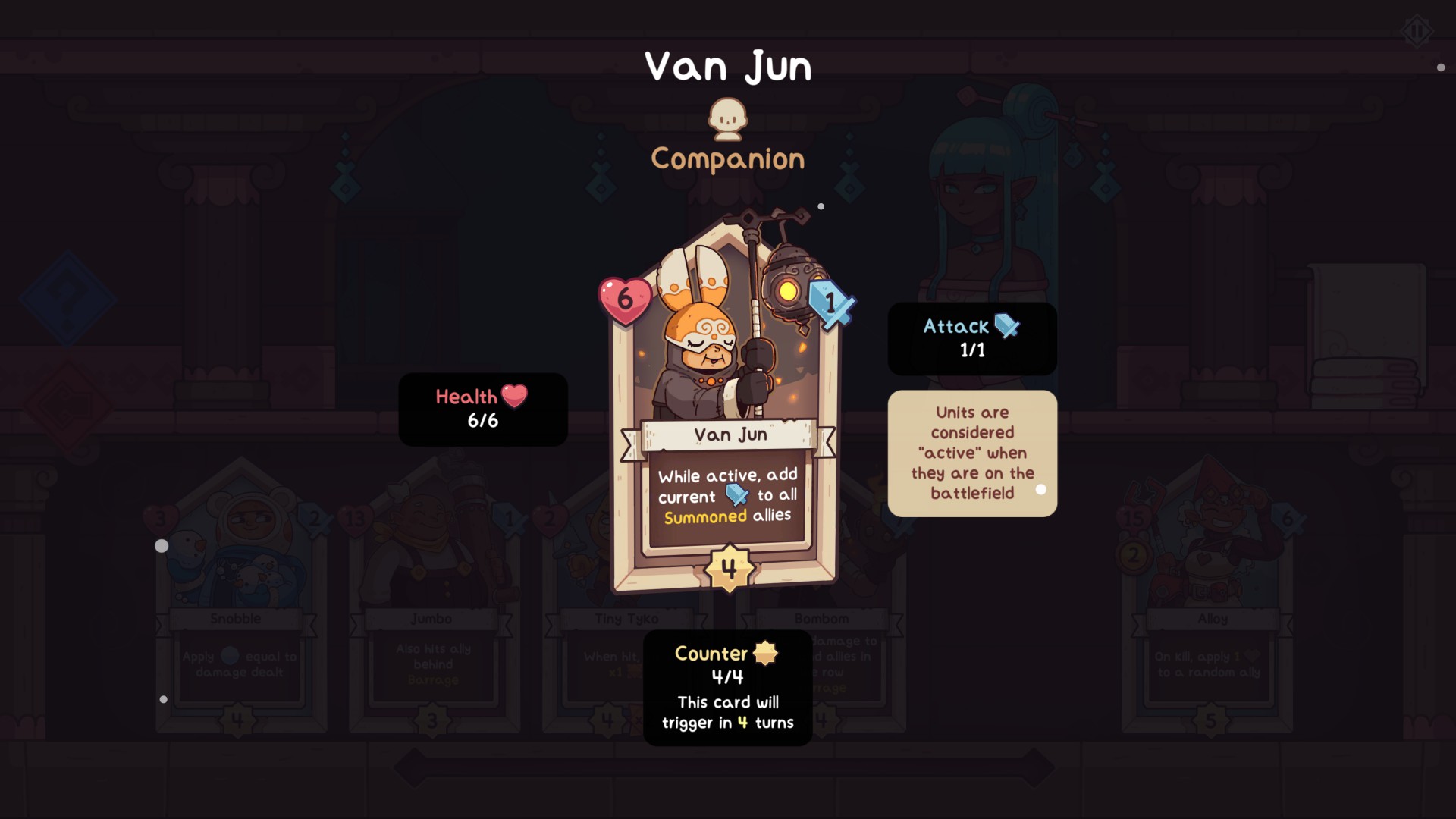Click the heart icon showing 6 health
The width and height of the screenshot is (1456, 819).
(x=625, y=302)
